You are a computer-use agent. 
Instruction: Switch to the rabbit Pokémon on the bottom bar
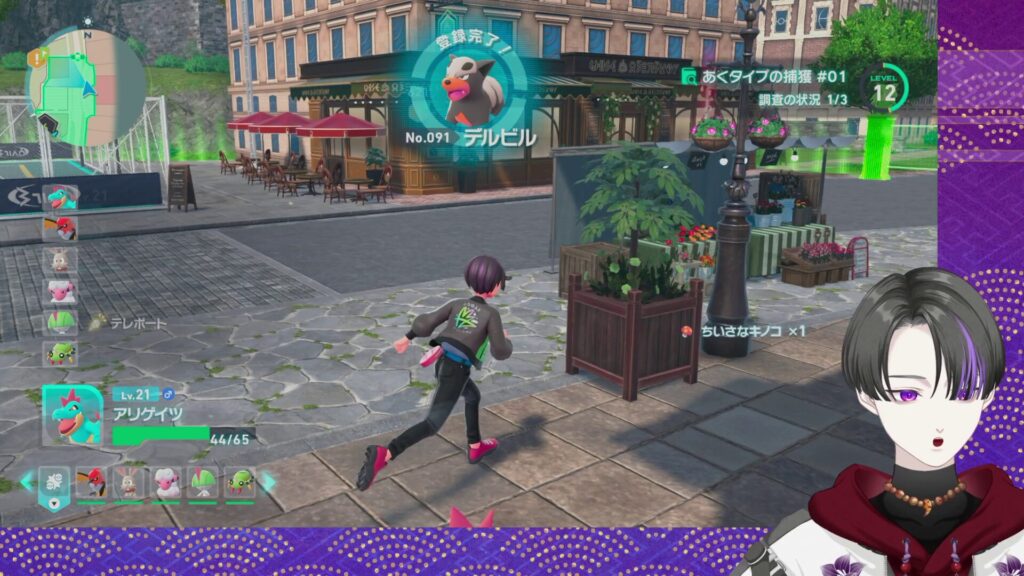pos(129,482)
